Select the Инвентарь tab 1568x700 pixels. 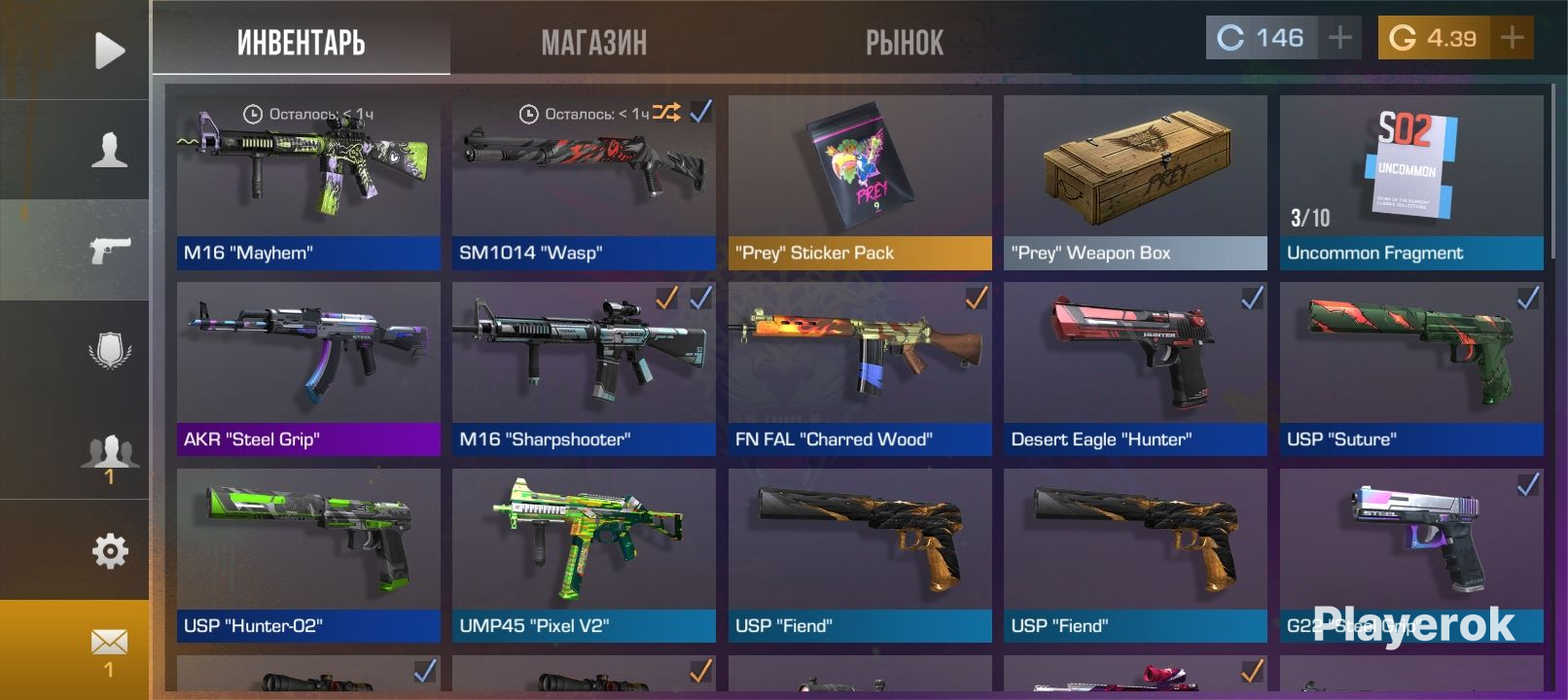click(x=302, y=43)
